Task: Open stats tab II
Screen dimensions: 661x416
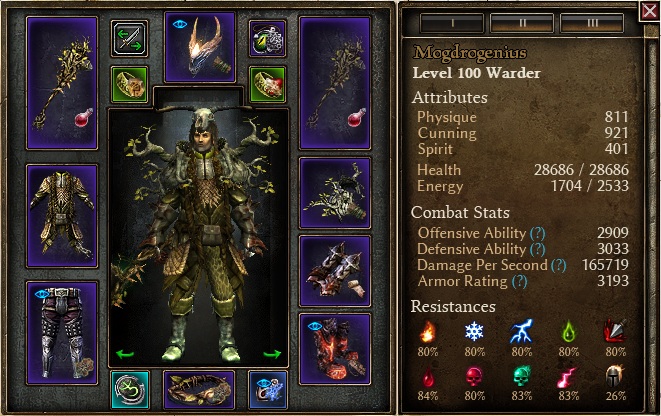Action: [522, 23]
